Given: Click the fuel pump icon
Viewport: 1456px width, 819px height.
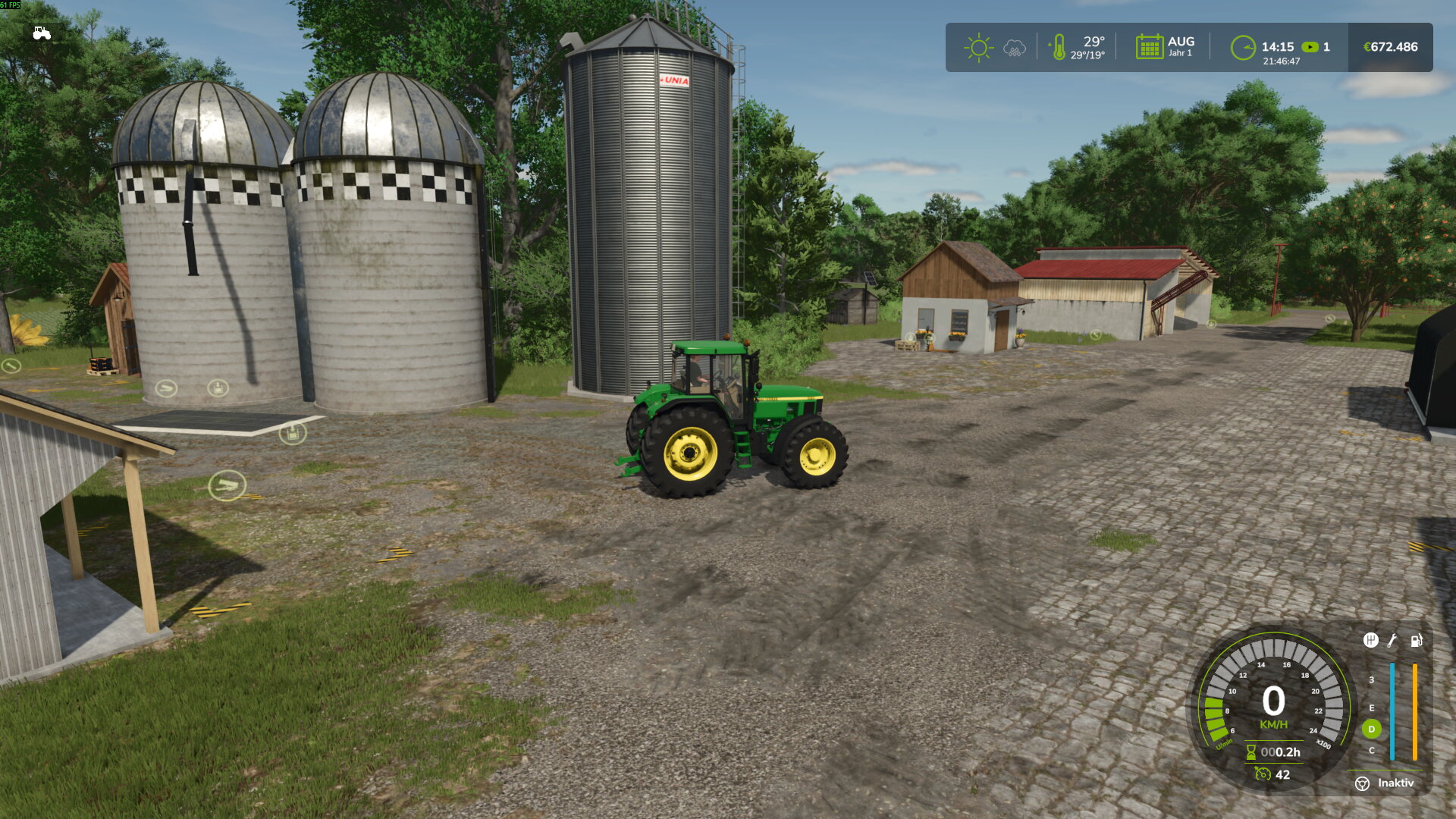Looking at the screenshot, I should coord(1416,640).
